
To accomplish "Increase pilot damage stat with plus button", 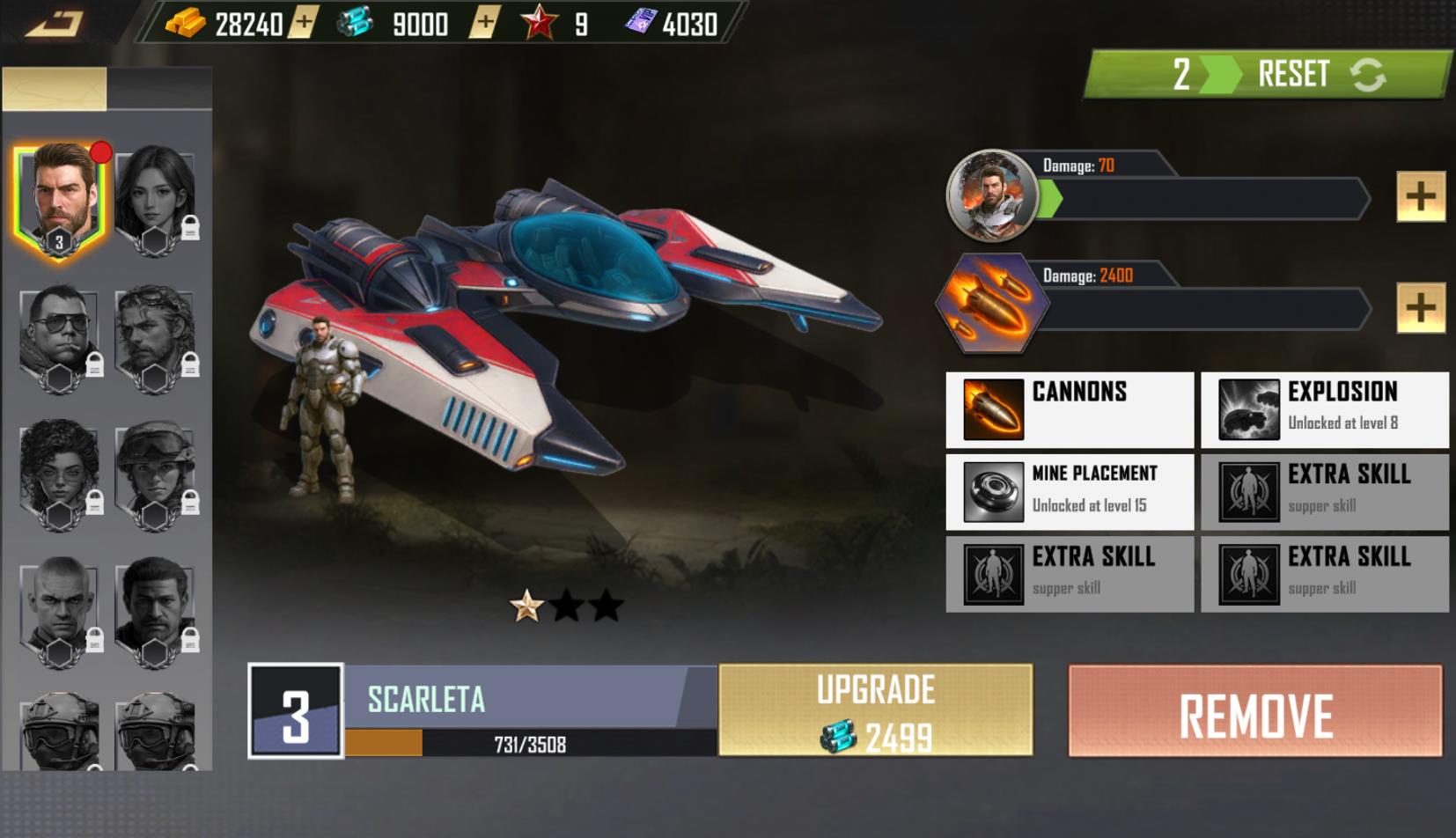I will coord(1420,196).
